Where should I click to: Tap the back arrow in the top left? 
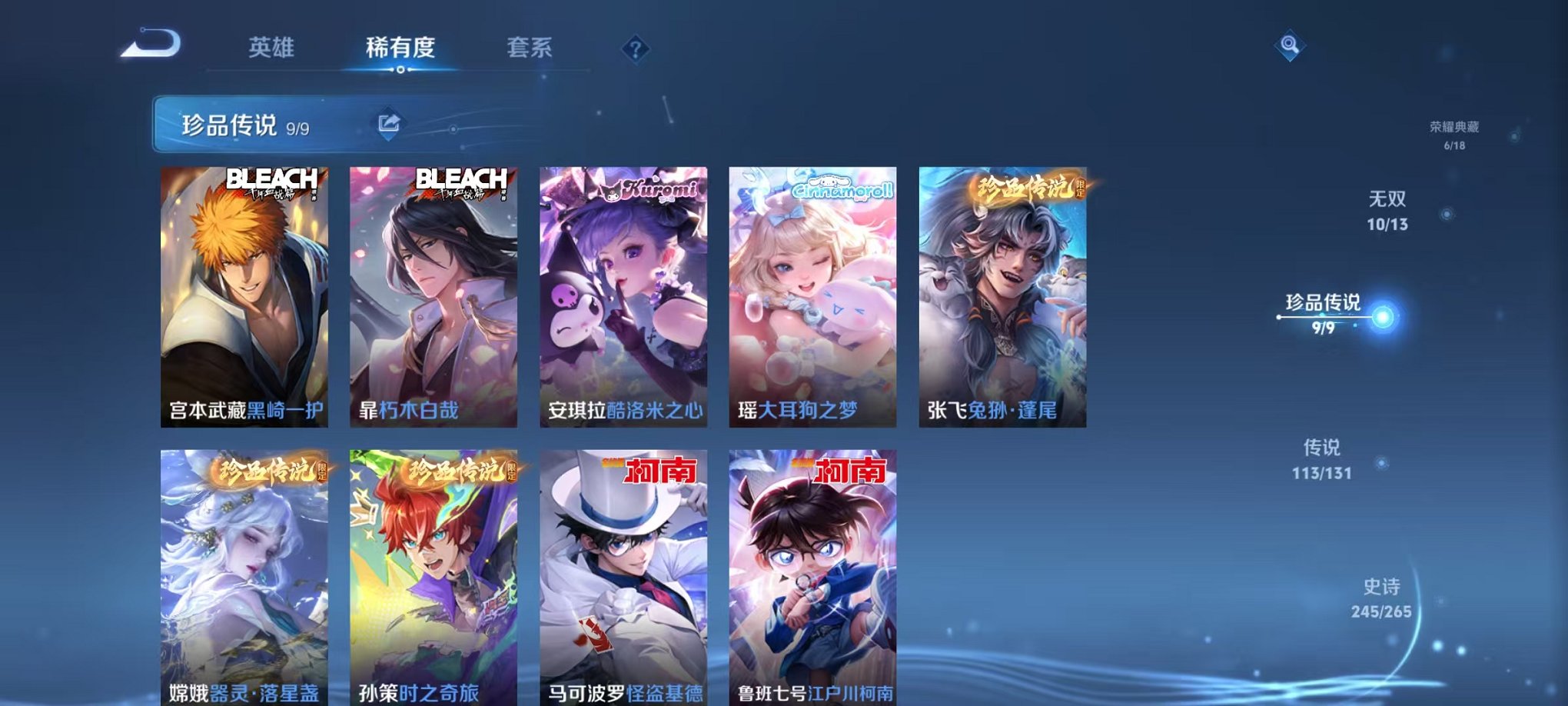[151, 48]
